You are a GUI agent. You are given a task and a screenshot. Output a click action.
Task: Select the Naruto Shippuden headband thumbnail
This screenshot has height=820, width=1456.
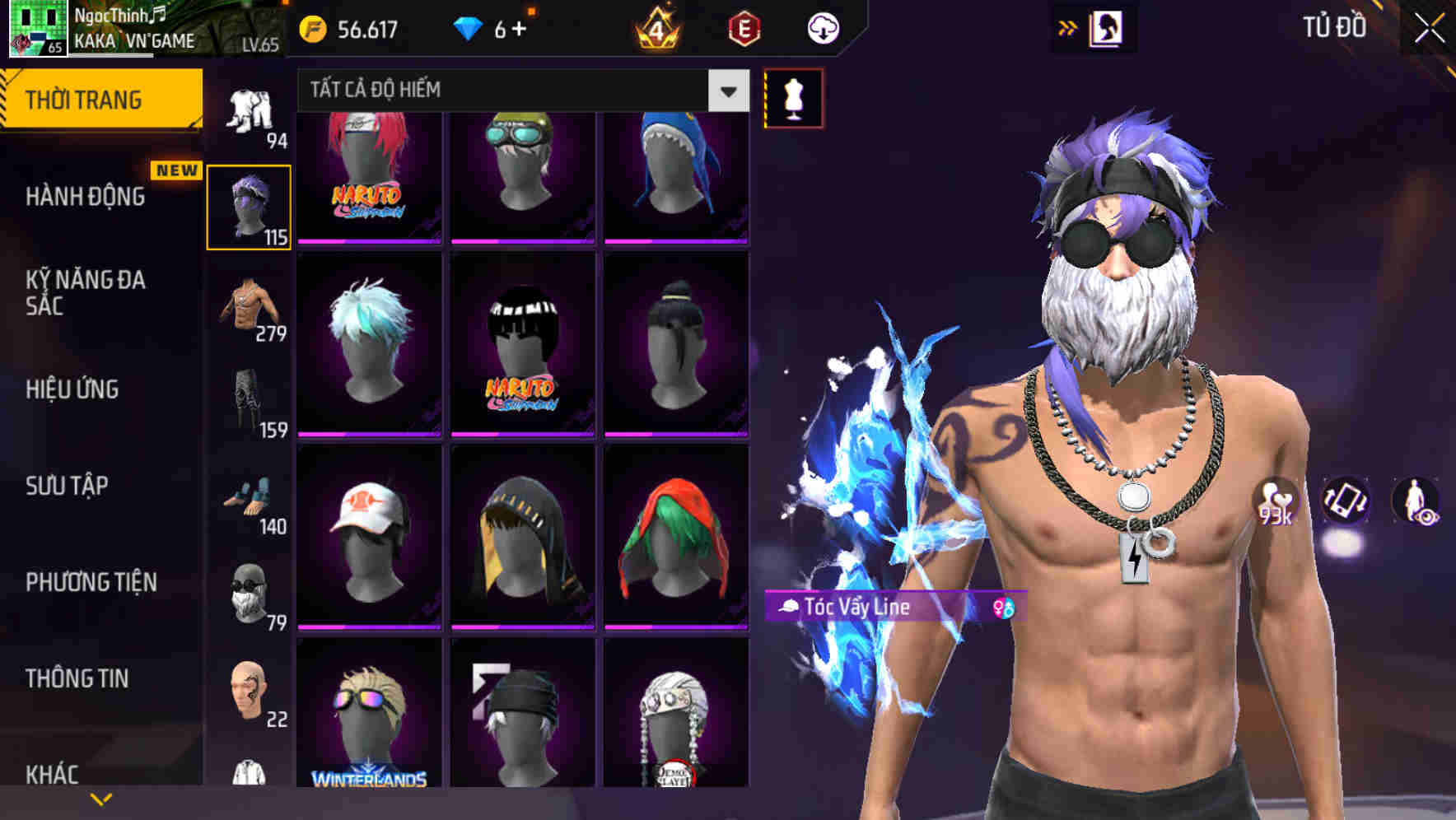[x=366, y=175]
